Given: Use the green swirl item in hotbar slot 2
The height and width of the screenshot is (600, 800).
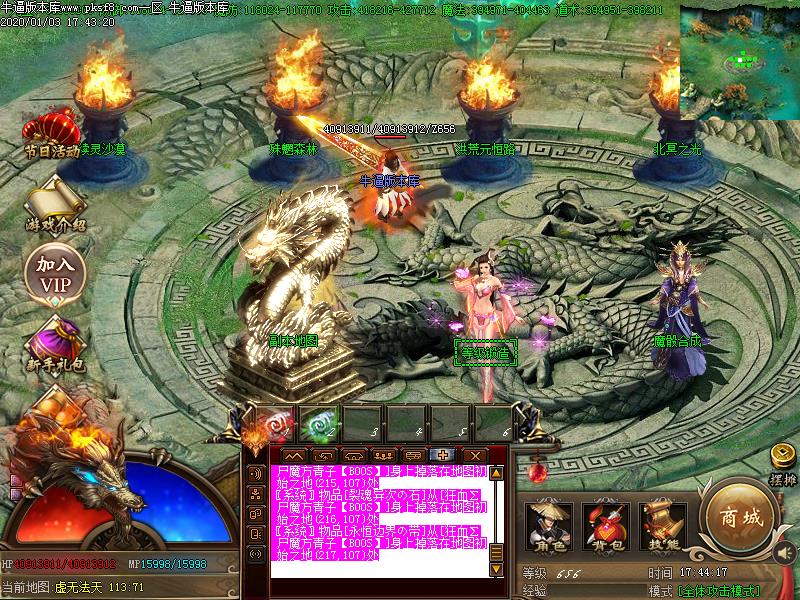Looking at the screenshot, I should [321, 423].
